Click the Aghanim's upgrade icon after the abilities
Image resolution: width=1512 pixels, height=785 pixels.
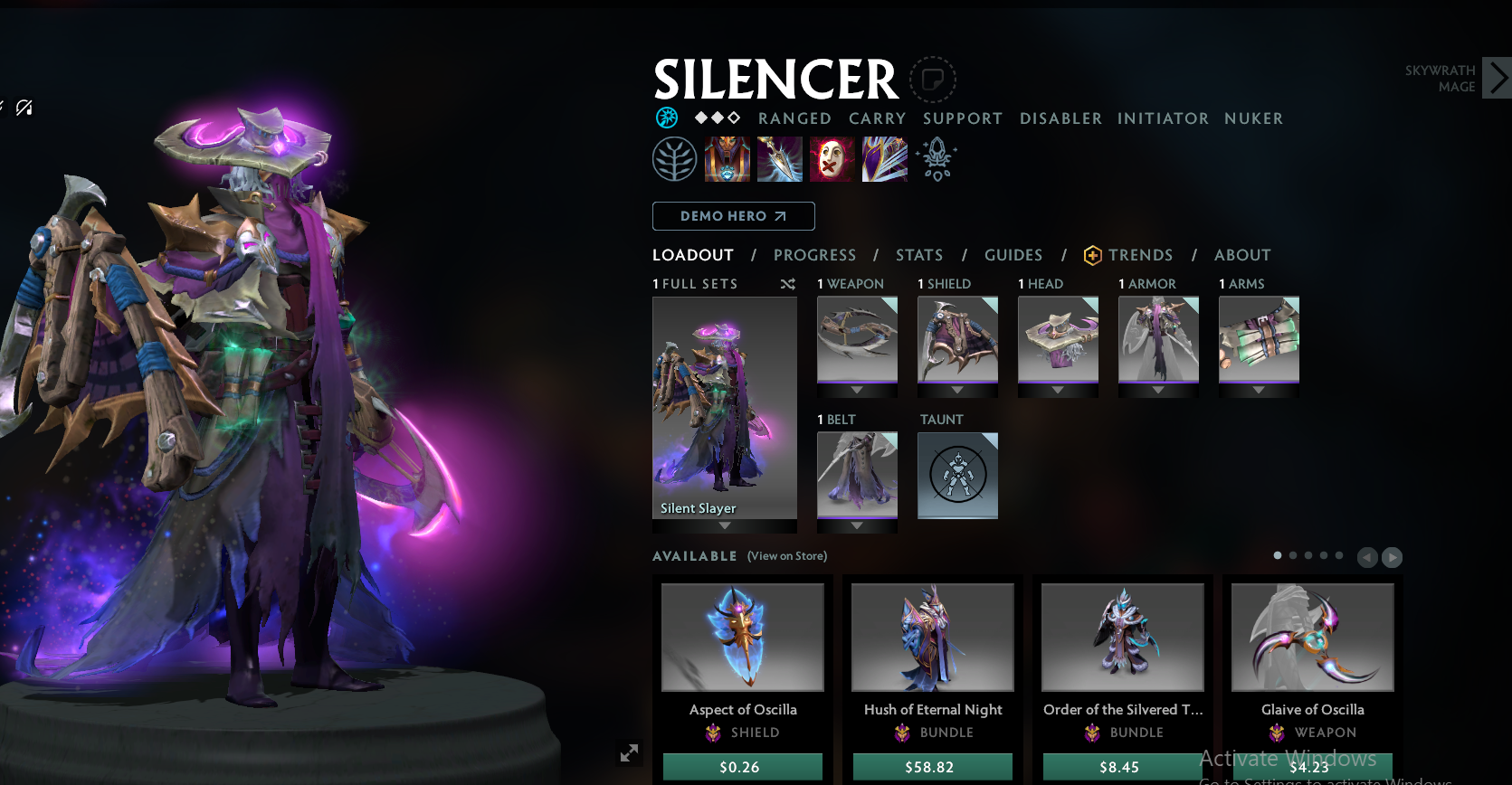pos(937,158)
